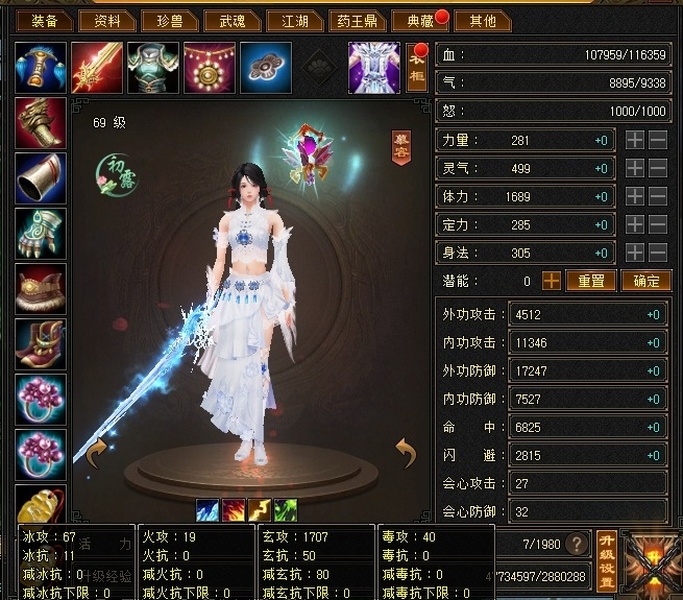The image size is (683, 600).
Task: Confirm stat allocation with 确定
Action: (646, 281)
